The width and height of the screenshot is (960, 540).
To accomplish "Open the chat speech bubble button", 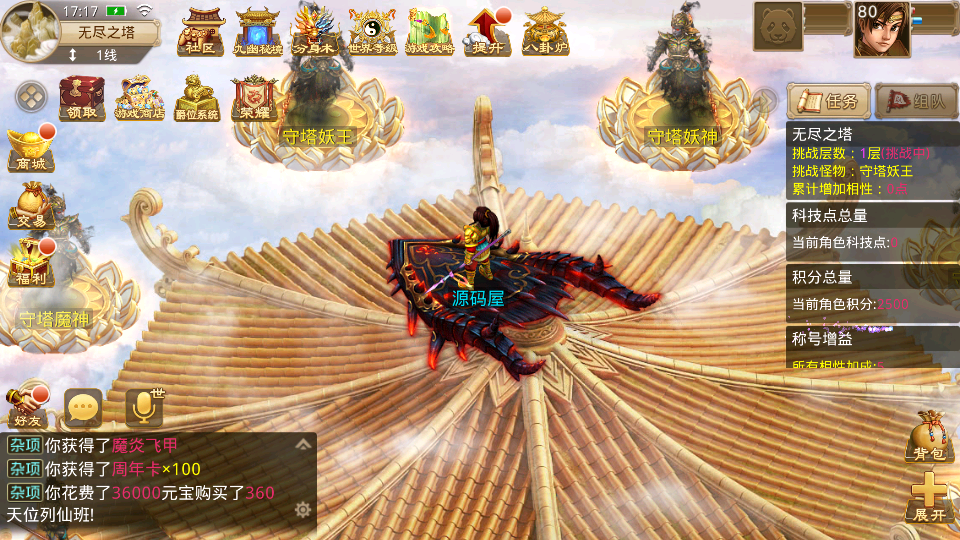I will (x=83, y=407).
